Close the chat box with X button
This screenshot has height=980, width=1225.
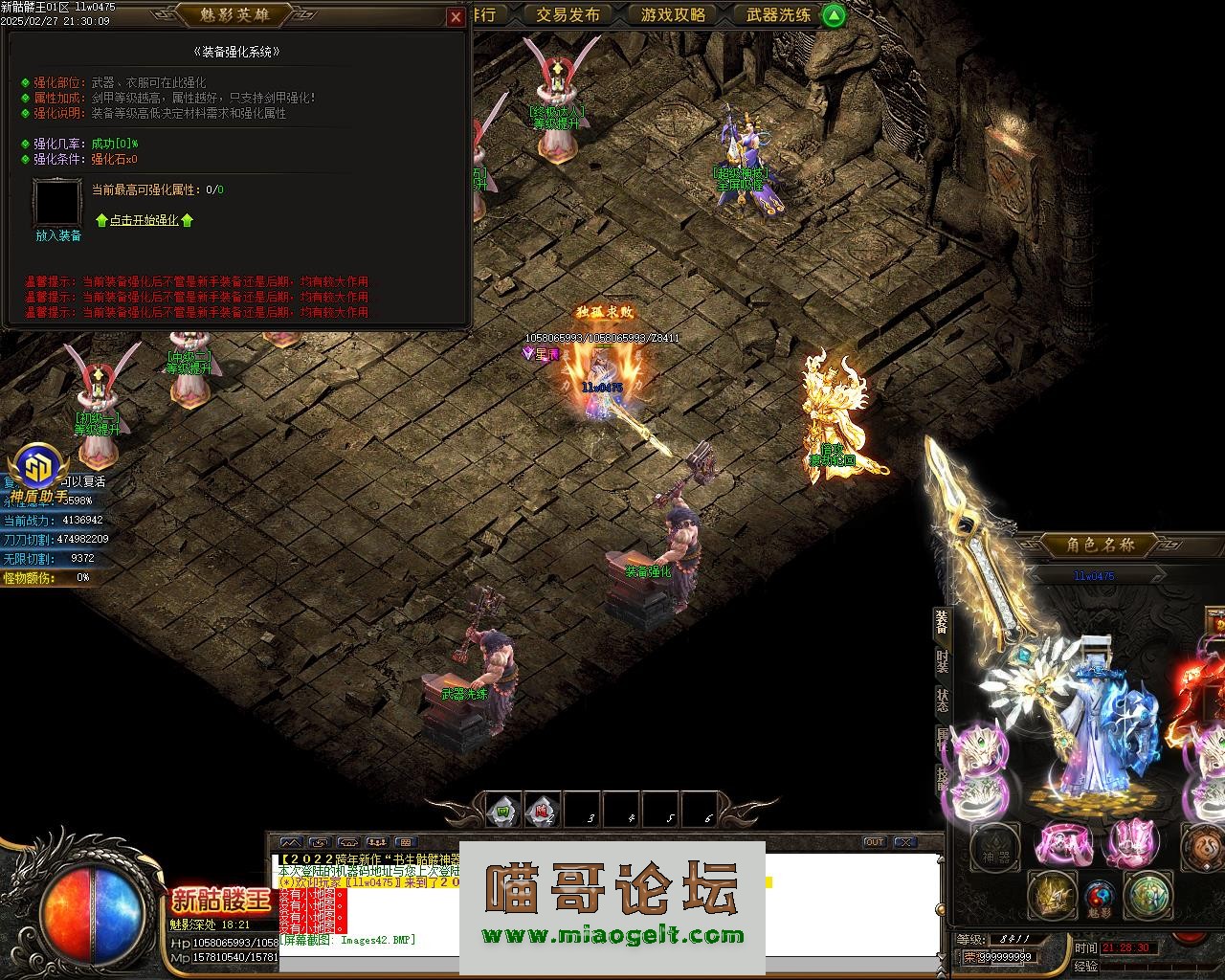(903, 842)
